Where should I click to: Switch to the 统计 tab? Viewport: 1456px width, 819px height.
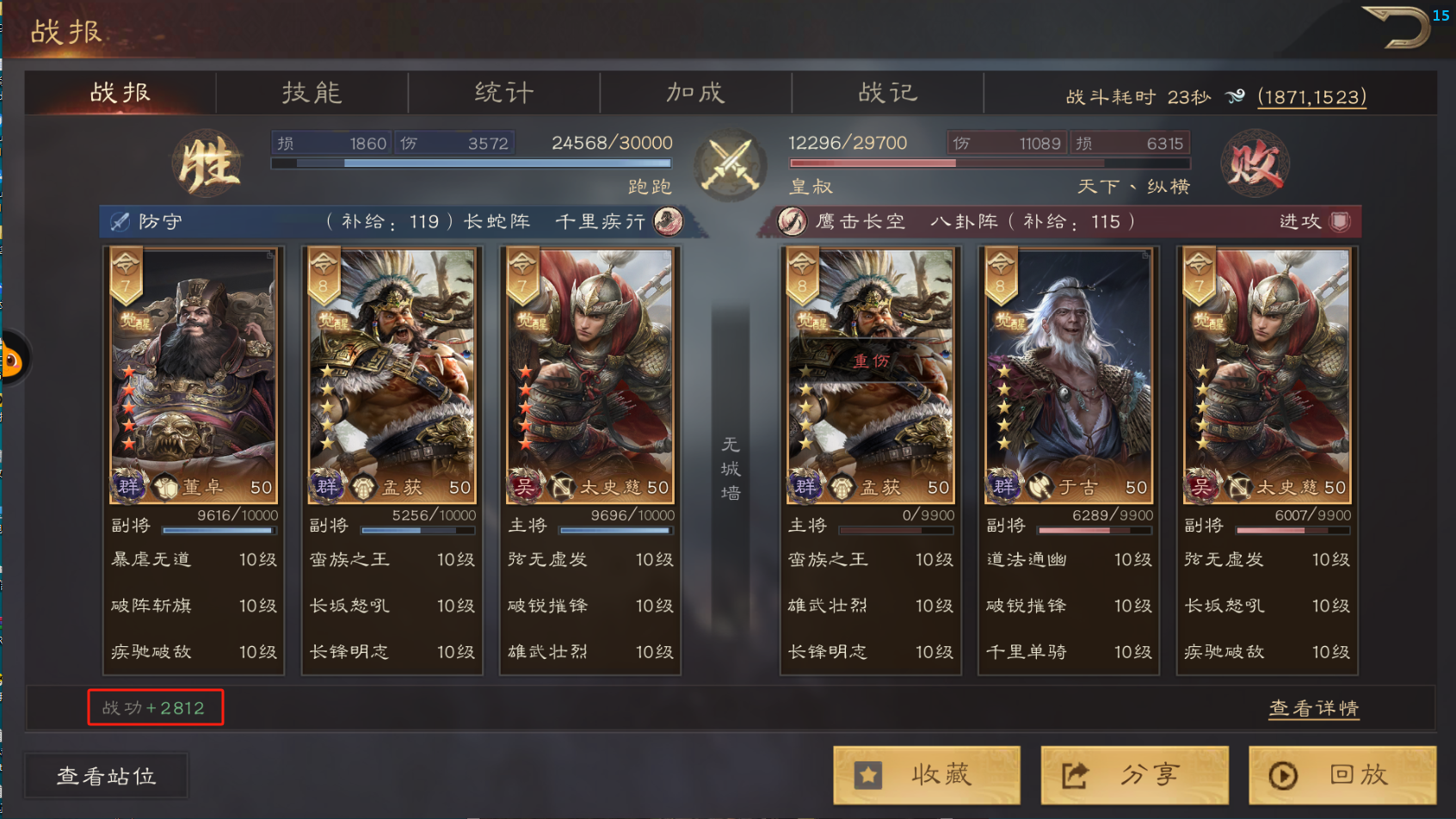[504, 92]
